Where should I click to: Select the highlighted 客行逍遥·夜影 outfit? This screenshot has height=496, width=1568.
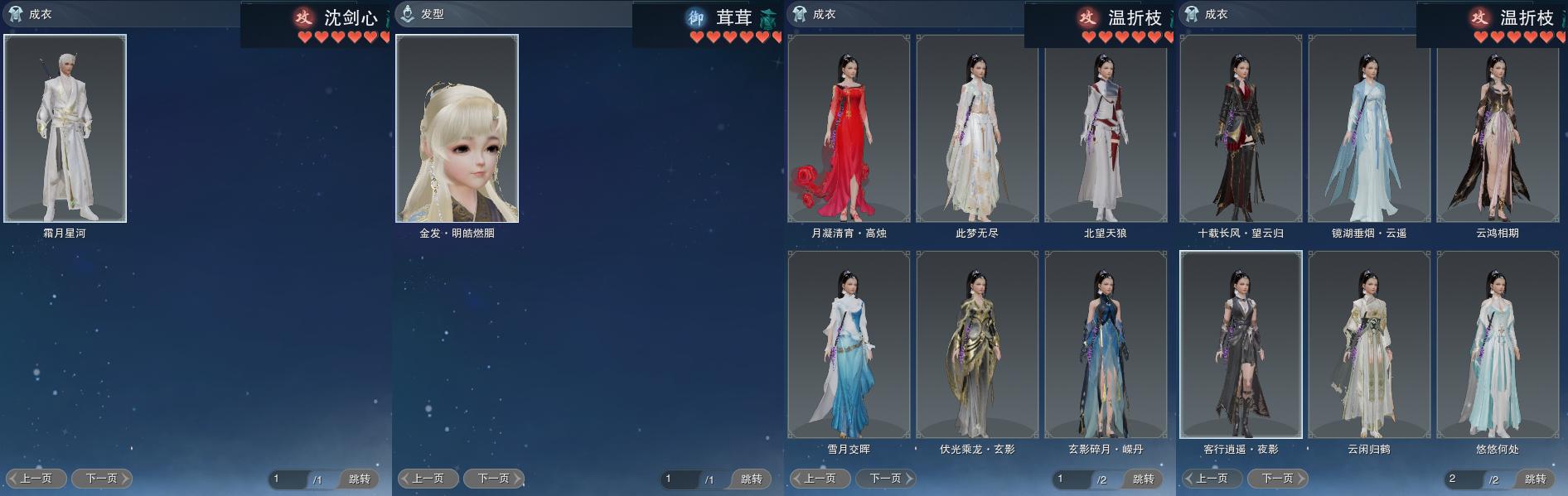coord(1241,344)
